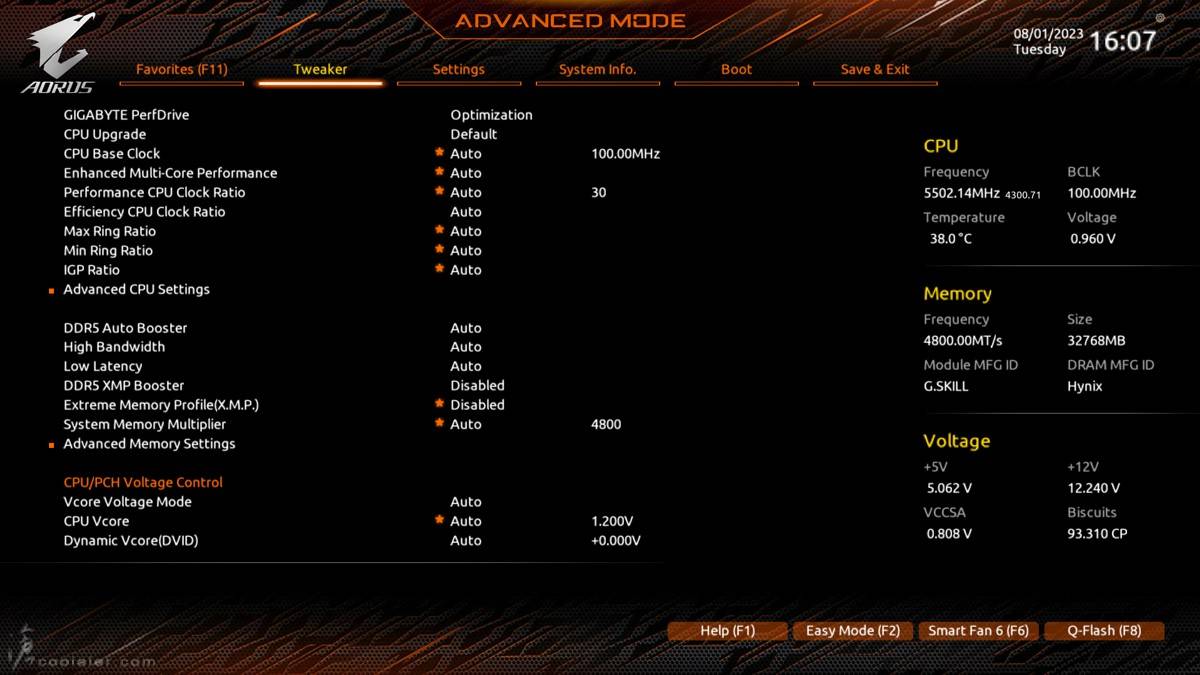Select the CPU Base Clock row

tap(112, 154)
